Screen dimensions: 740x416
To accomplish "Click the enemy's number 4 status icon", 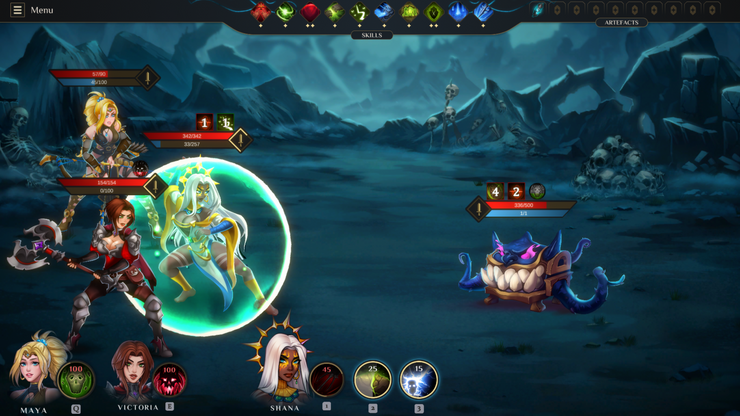I will (495, 191).
